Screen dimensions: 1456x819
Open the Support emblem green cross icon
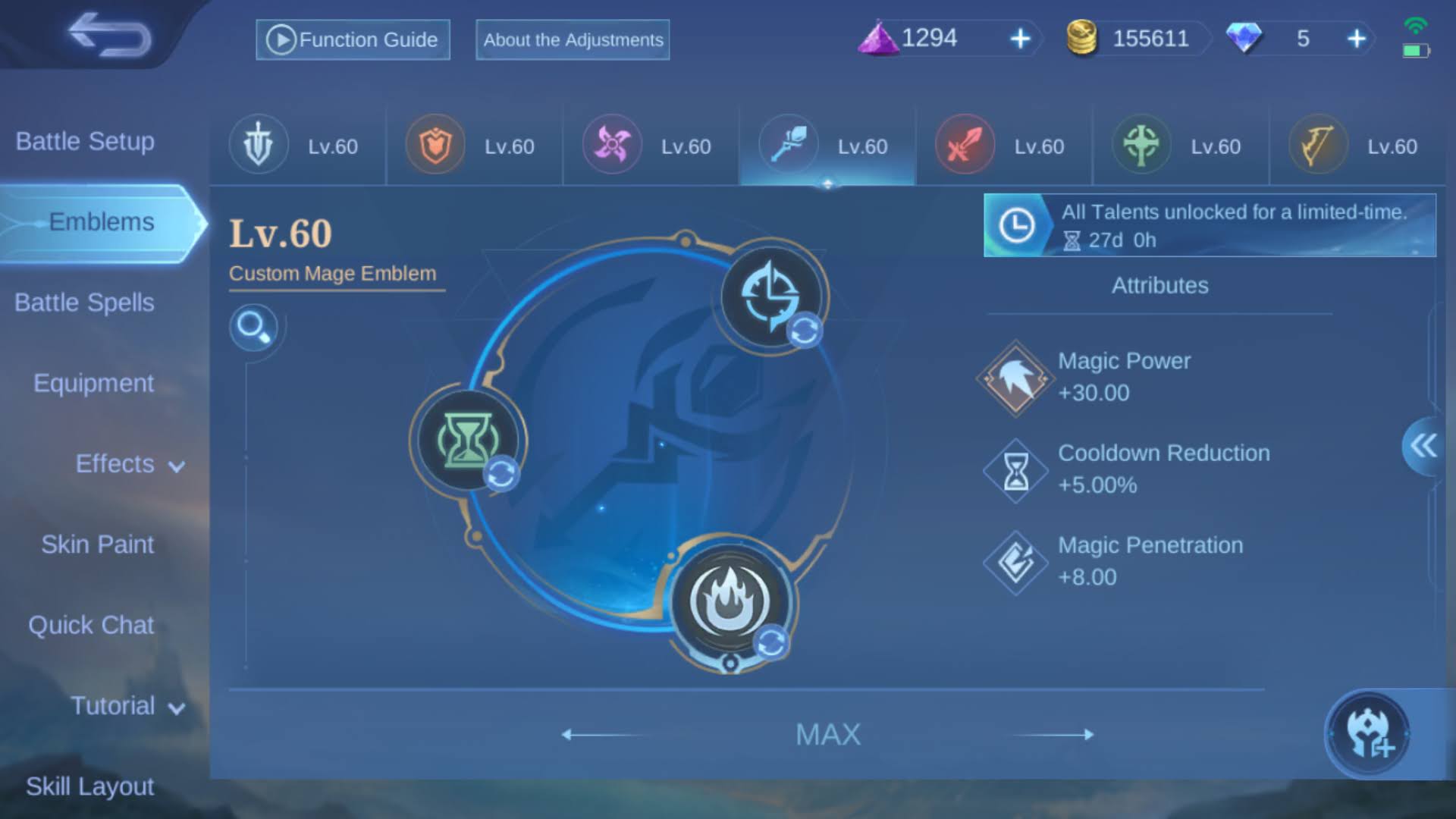(1141, 144)
